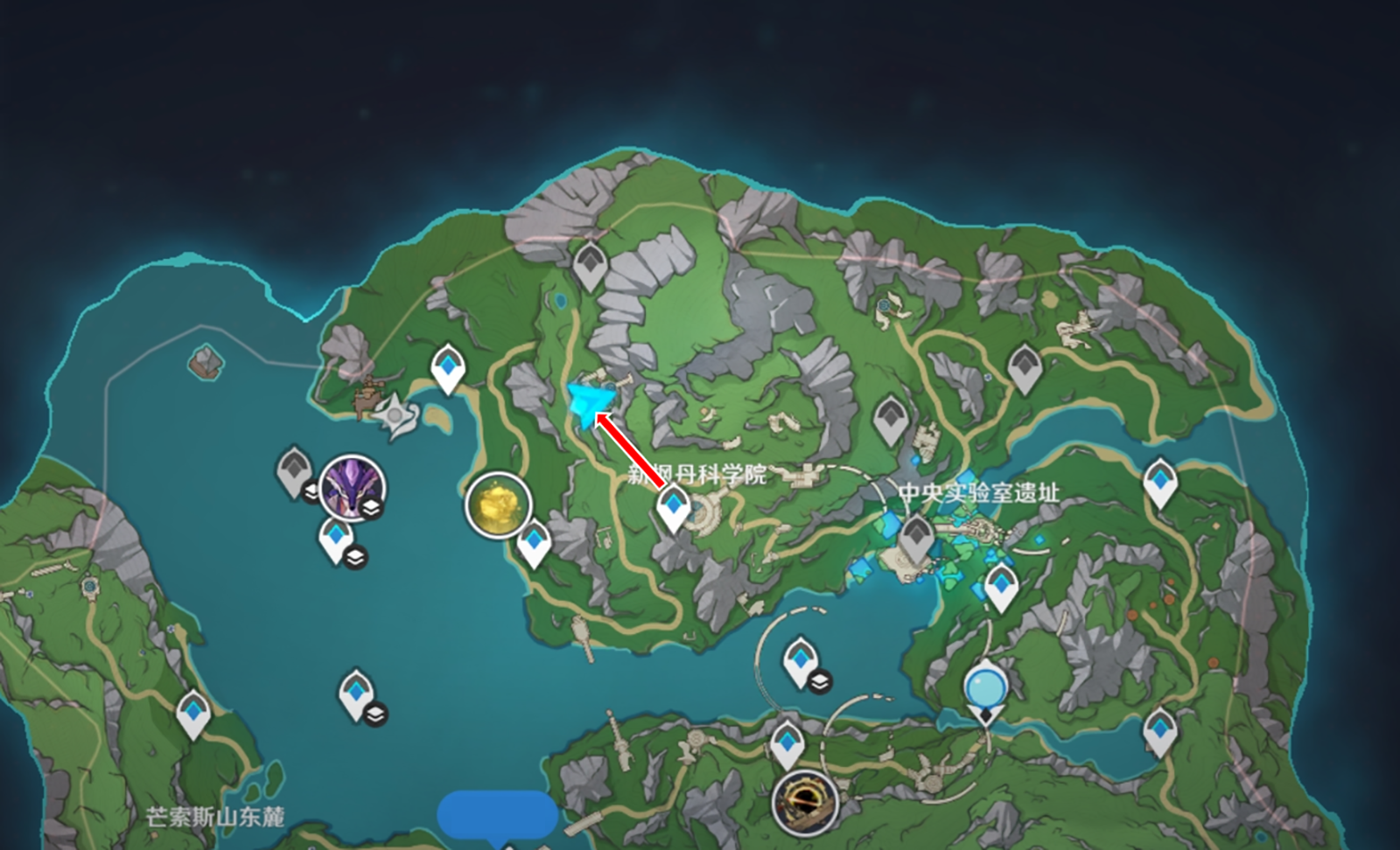Image resolution: width=1400 pixels, height=850 pixels.
Task: Click the teleport waypoint below 新枫丹科学院
Action: click(674, 507)
